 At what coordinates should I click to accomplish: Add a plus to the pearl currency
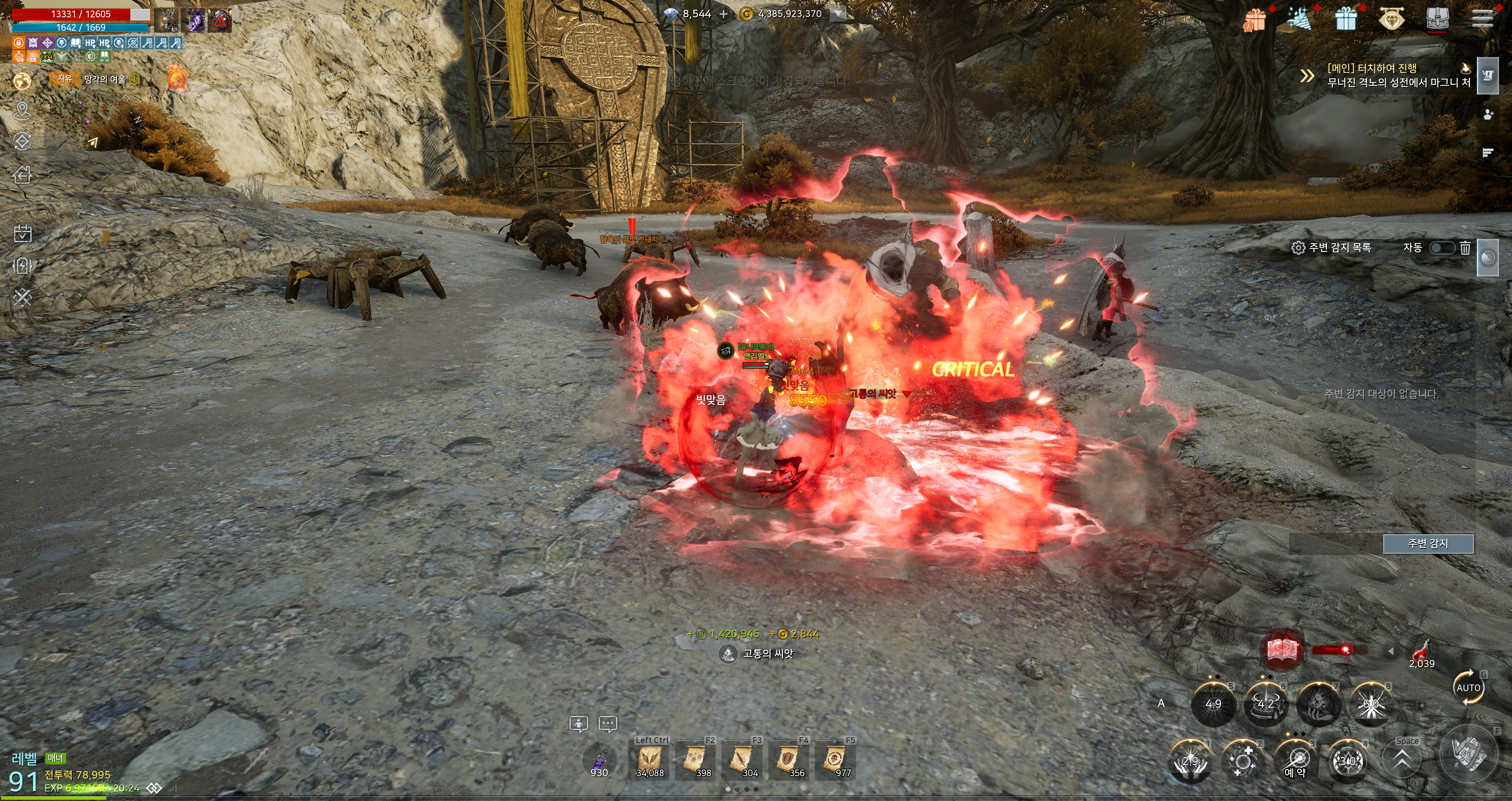[724, 14]
